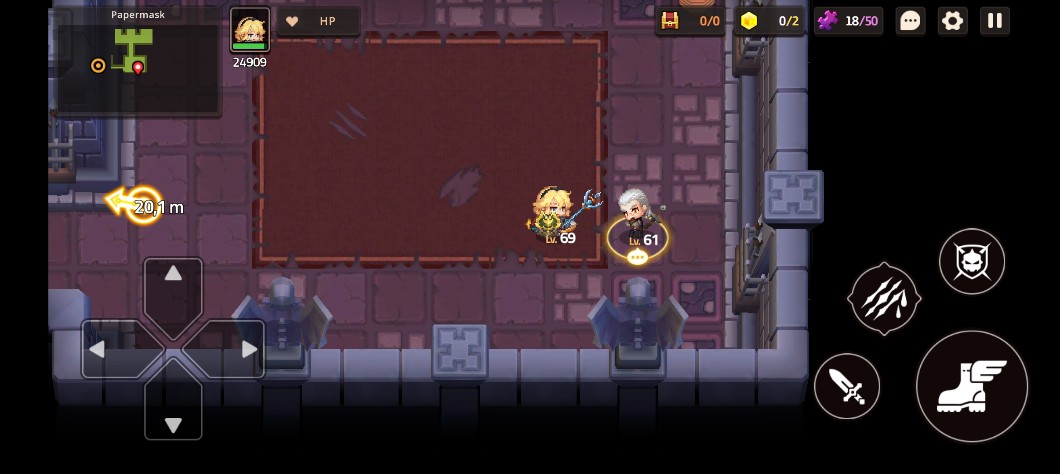Open the Papermask minimap

click(x=138, y=60)
